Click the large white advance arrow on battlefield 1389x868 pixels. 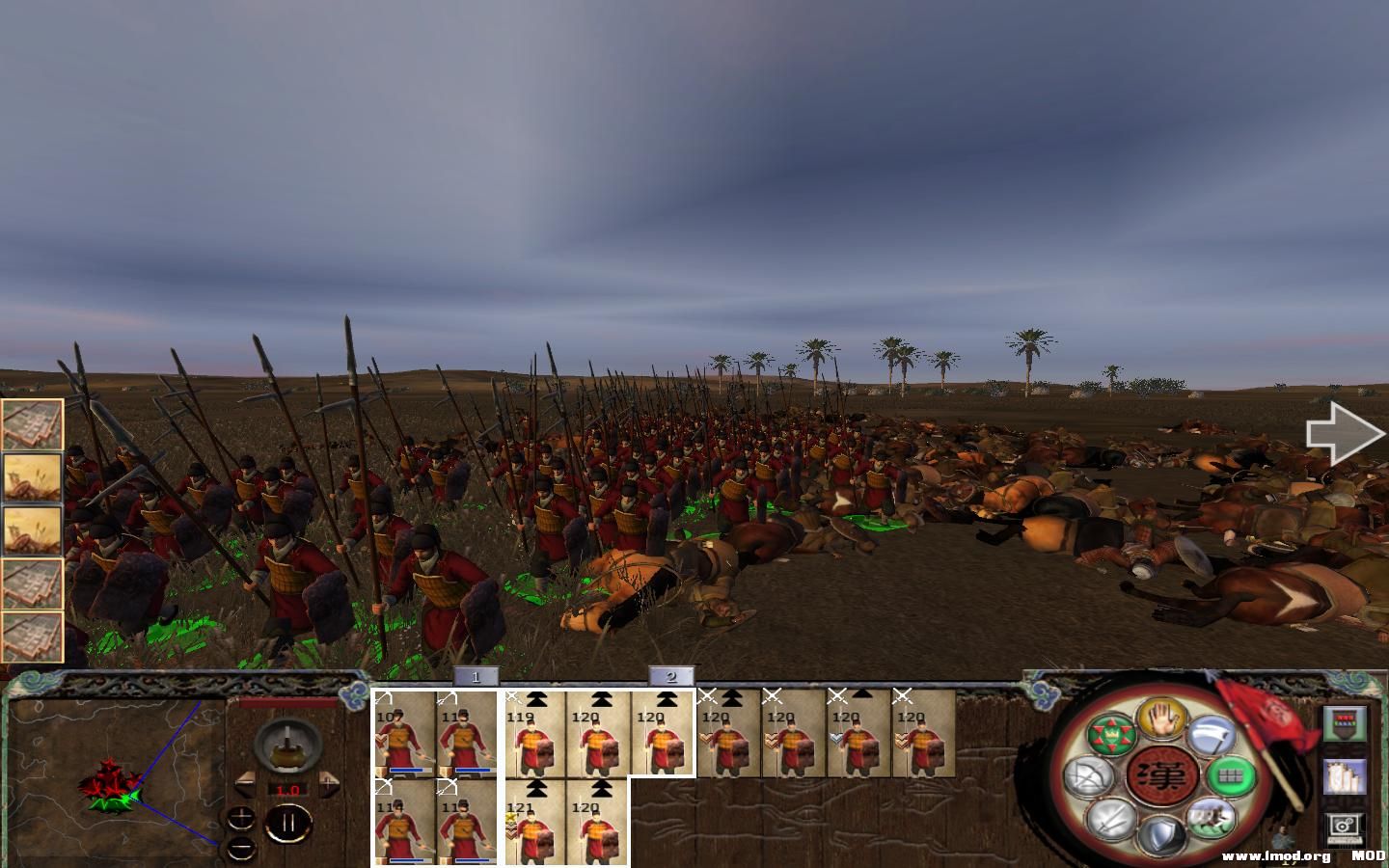[1345, 433]
